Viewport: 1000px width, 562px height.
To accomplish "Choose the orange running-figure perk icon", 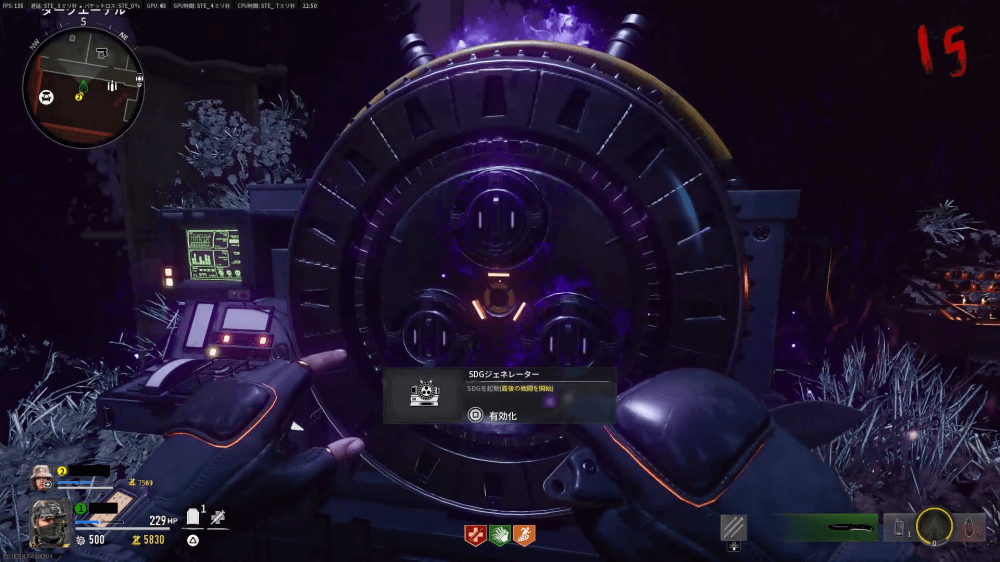I will (524, 535).
